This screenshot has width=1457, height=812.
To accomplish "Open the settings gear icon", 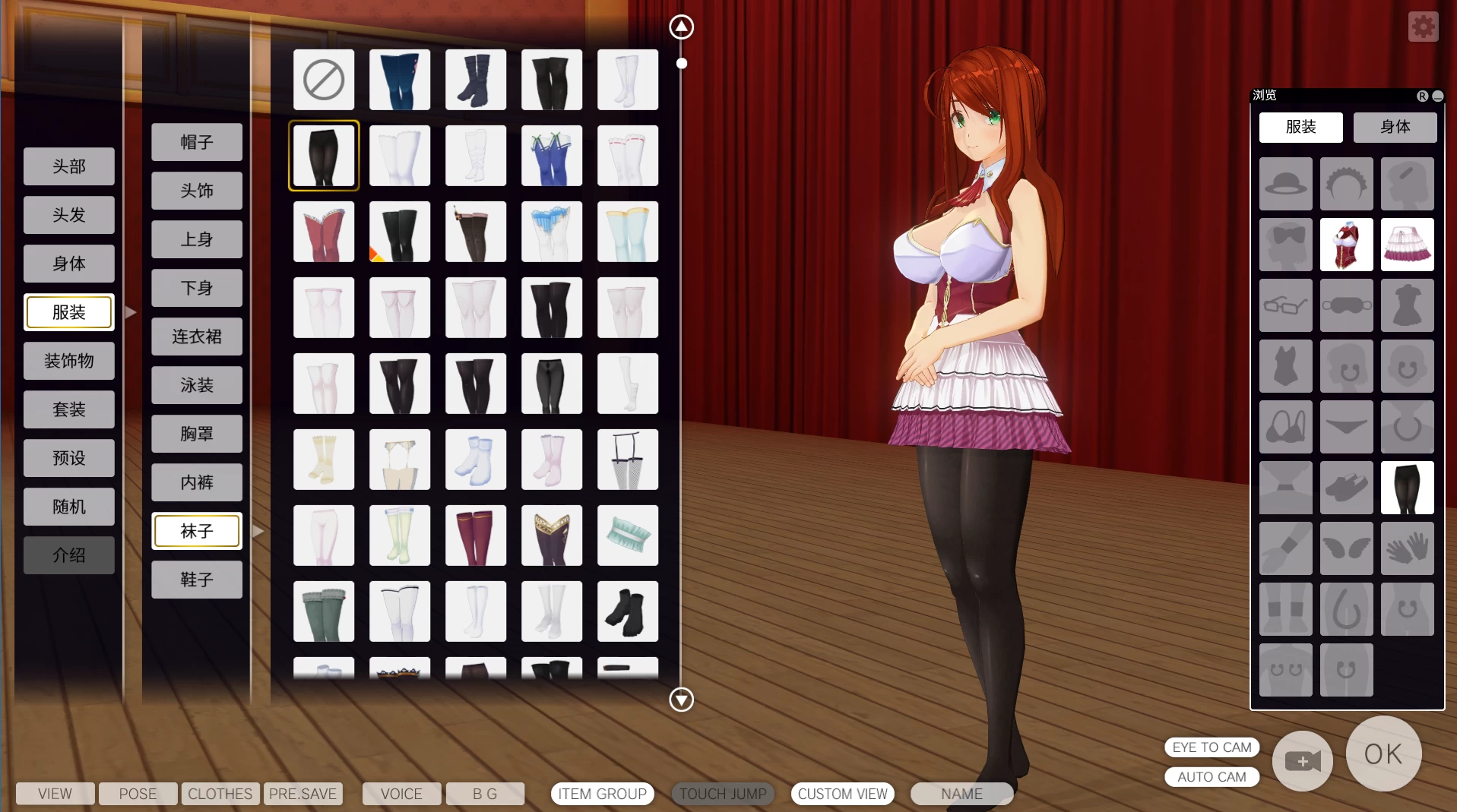I will click(x=1423, y=26).
